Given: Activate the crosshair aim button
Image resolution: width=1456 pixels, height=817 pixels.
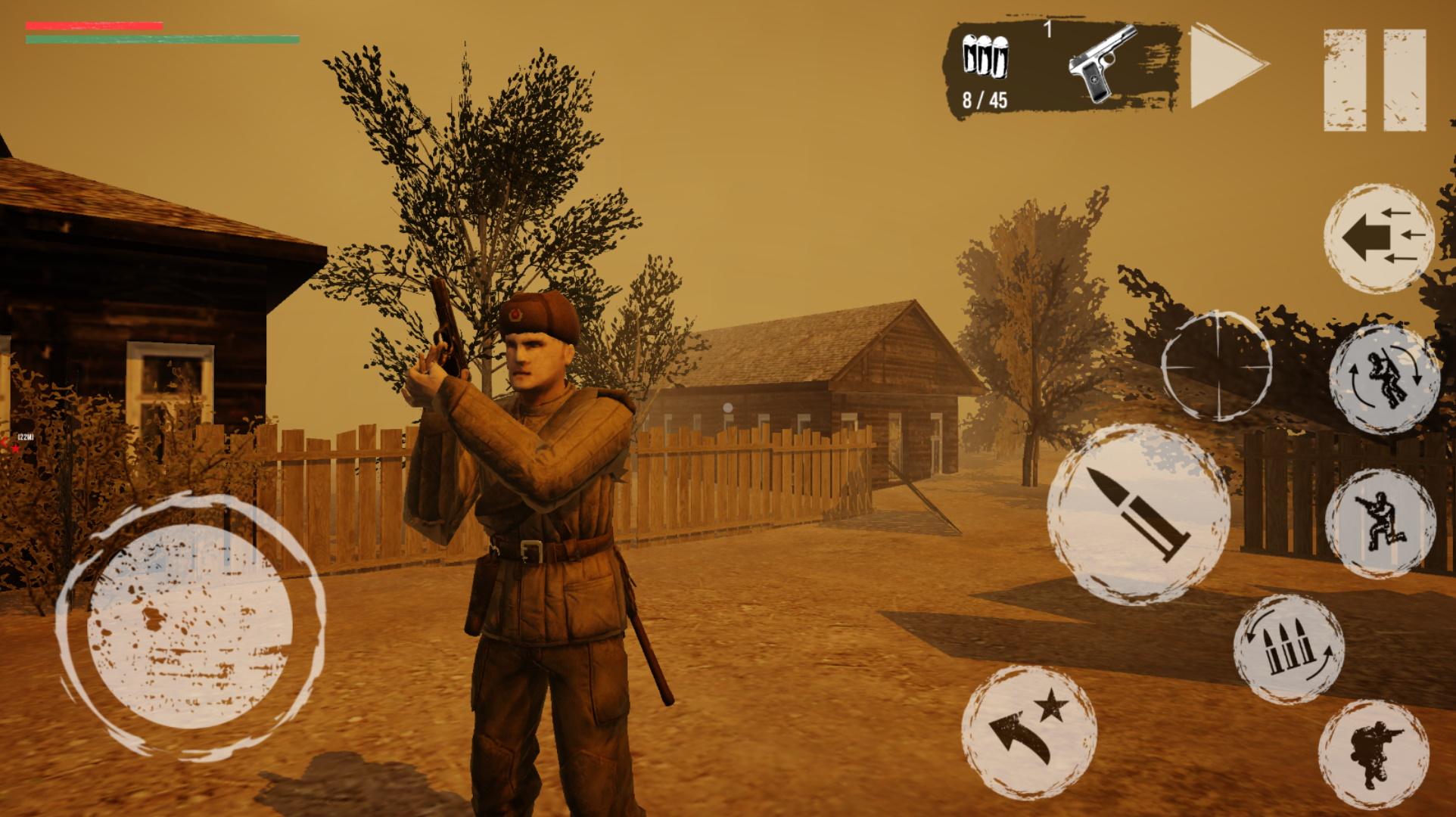Looking at the screenshot, I should click(x=1216, y=365).
